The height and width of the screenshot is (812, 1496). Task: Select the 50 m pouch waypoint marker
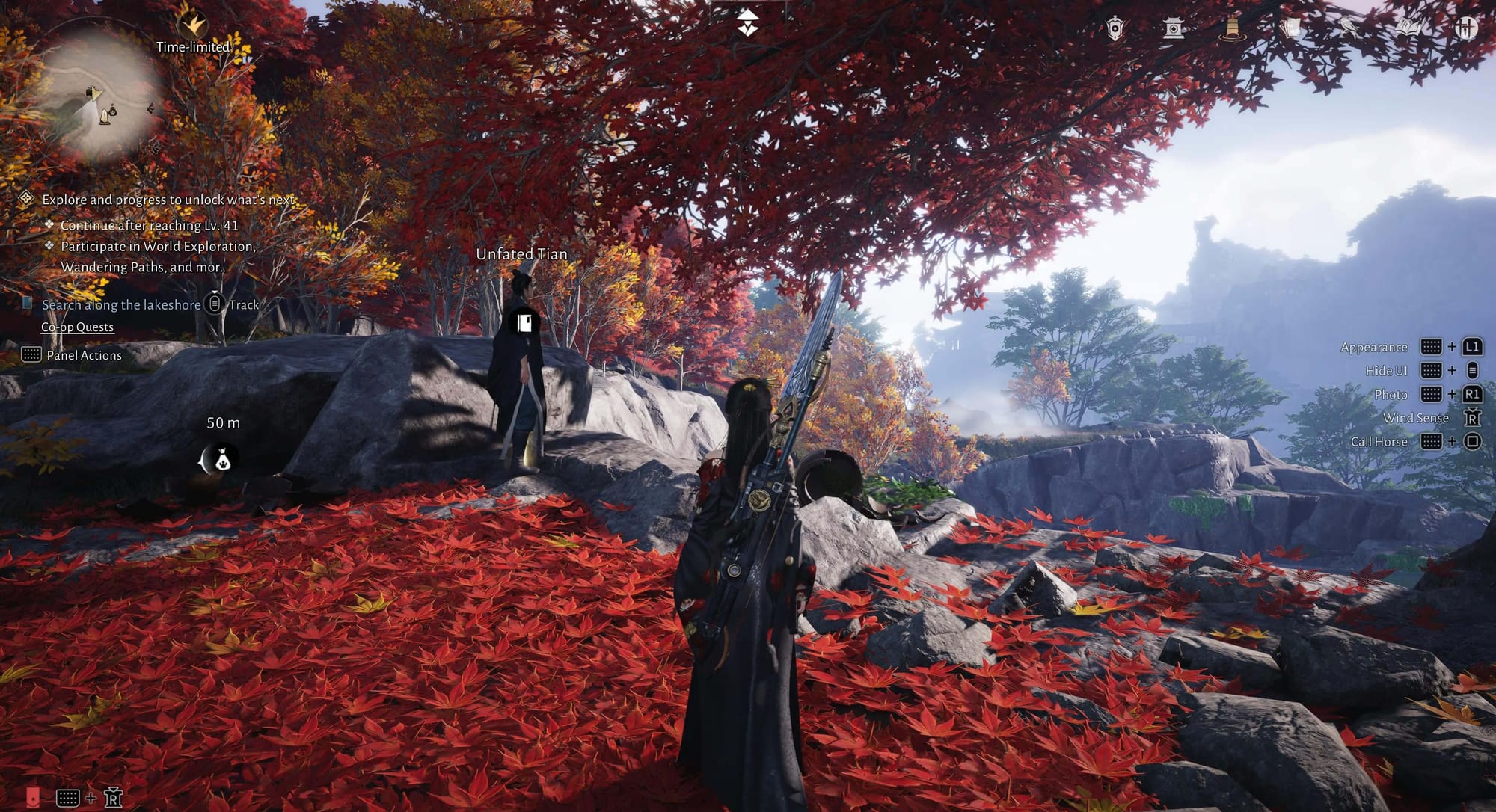pyautogui.click(x=221, y=461)
